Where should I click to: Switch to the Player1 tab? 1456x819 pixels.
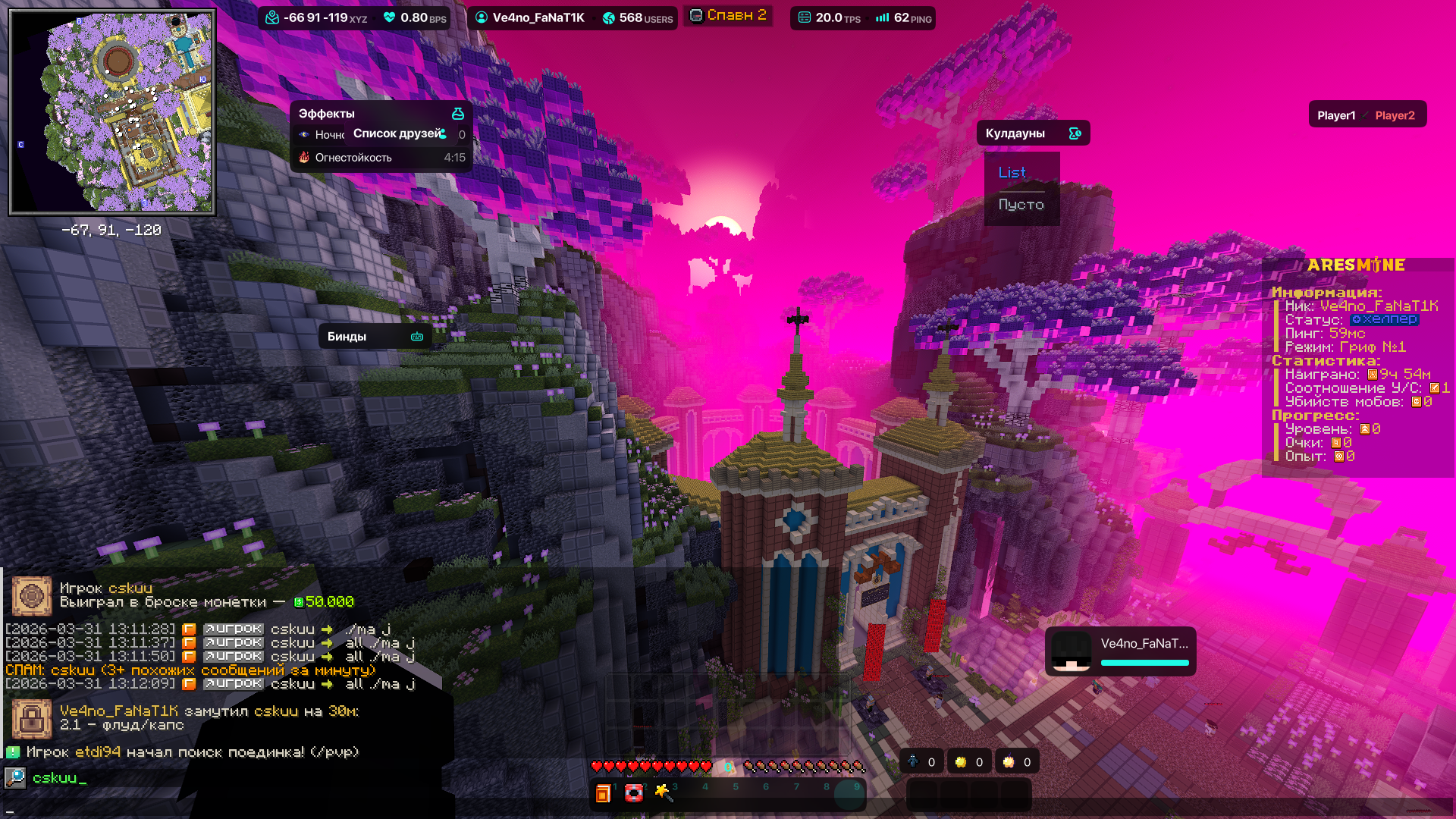[1335, 115]
